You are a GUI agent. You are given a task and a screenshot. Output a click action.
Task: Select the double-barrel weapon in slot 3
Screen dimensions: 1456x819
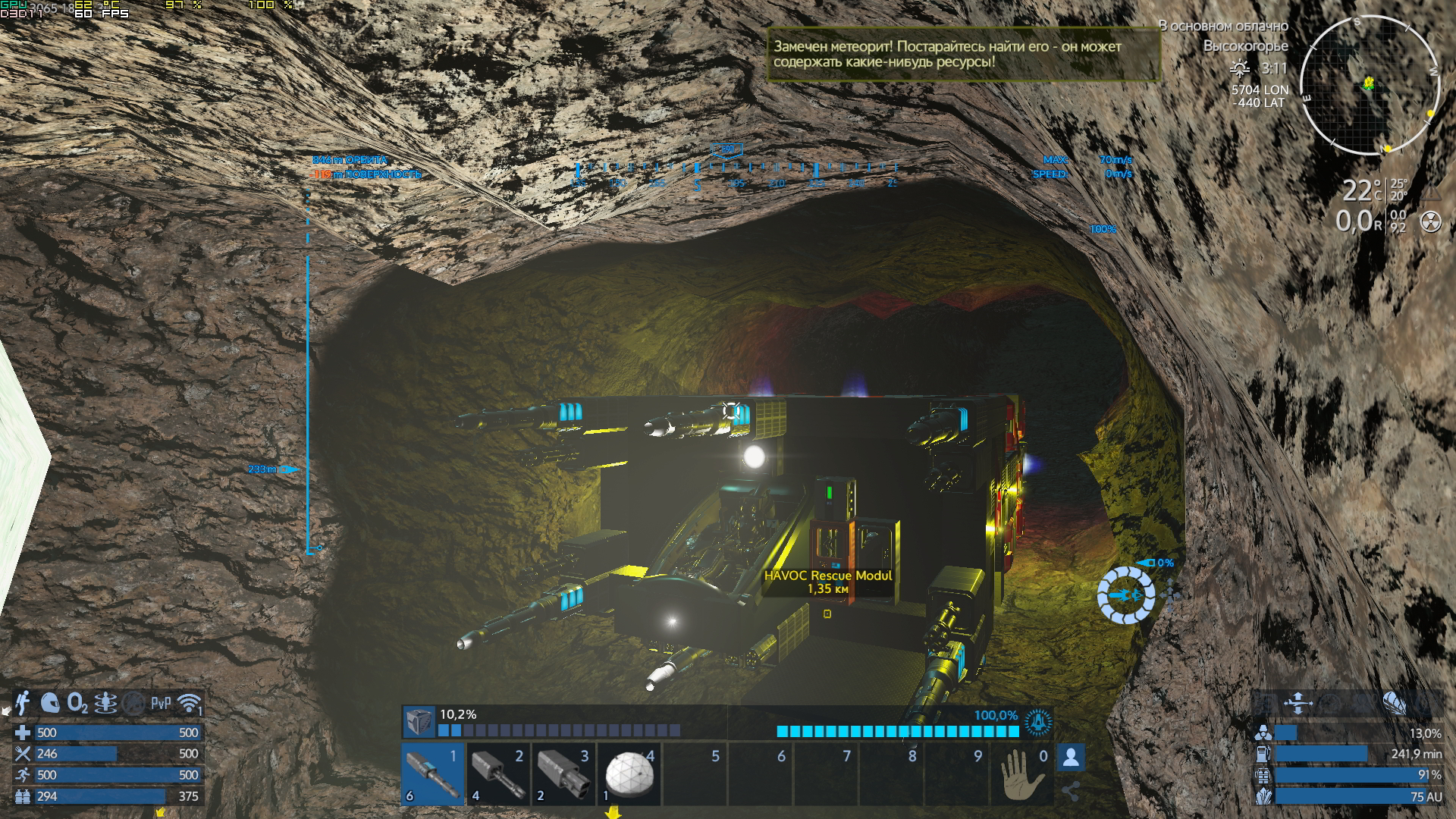563,773
